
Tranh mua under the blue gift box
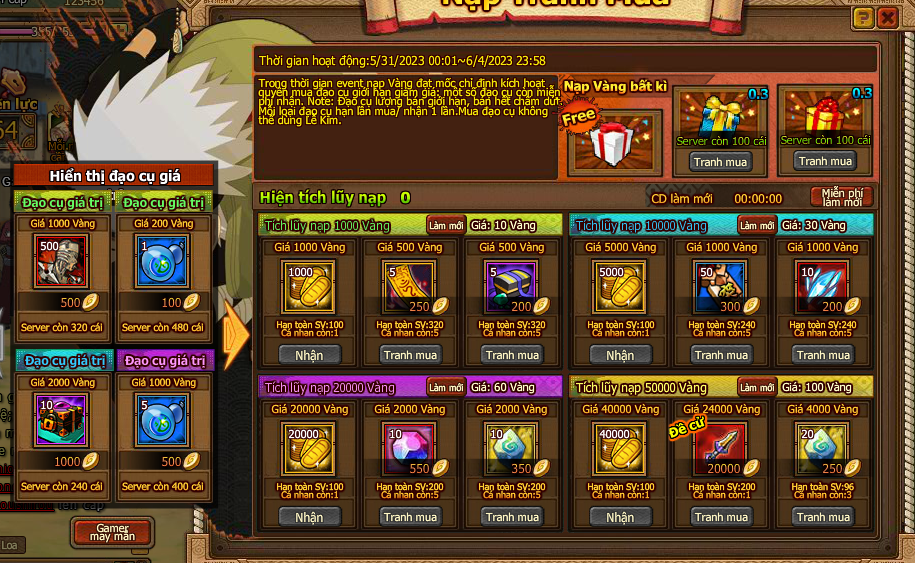[721, 161]
